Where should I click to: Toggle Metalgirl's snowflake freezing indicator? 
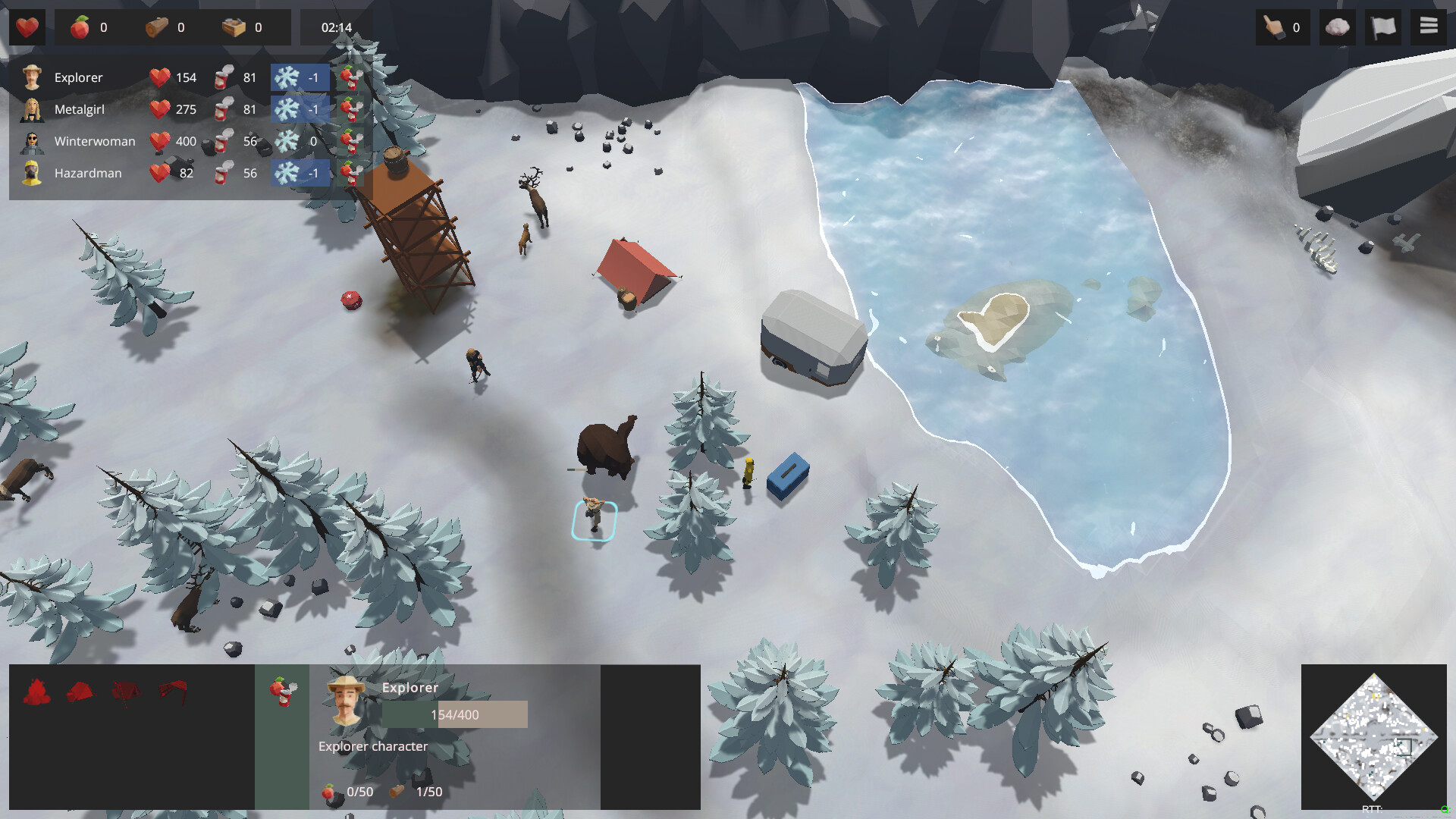click(x=300, y=108)
